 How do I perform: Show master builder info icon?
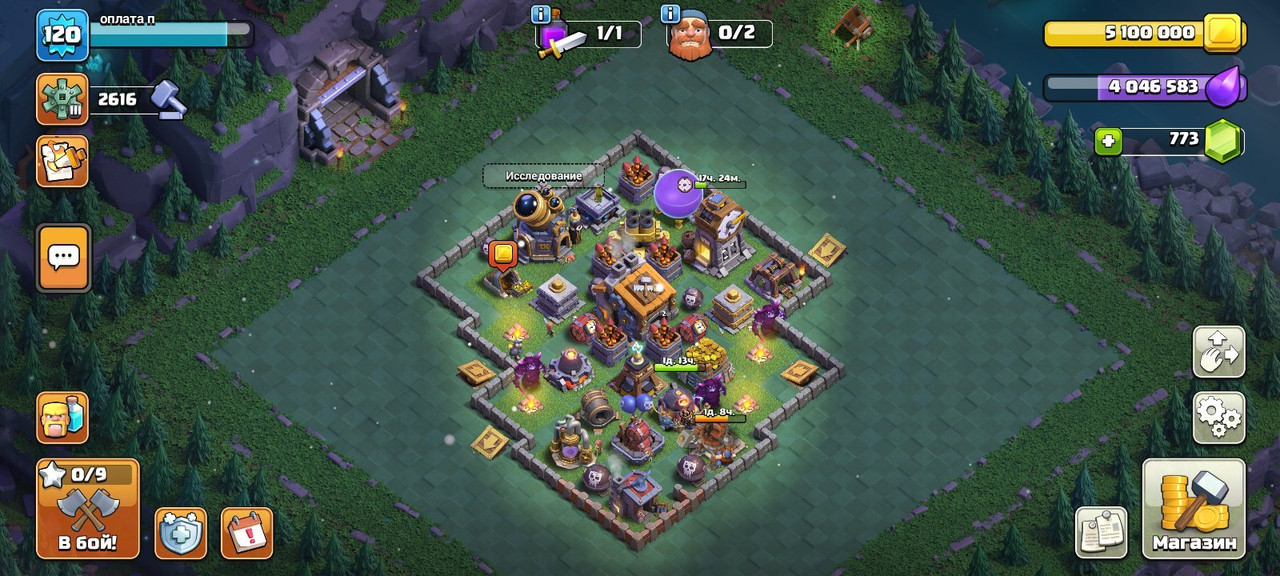pyautogui.click(x=671, y=14)
